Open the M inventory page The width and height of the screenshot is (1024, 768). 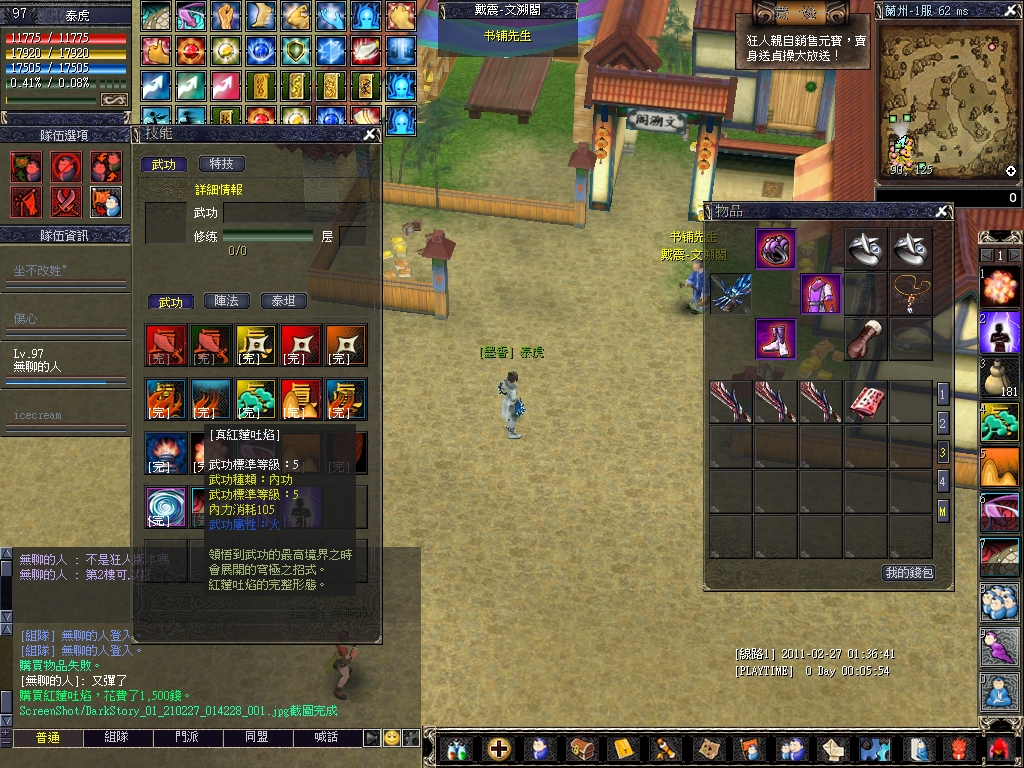(x=942, y=512)
